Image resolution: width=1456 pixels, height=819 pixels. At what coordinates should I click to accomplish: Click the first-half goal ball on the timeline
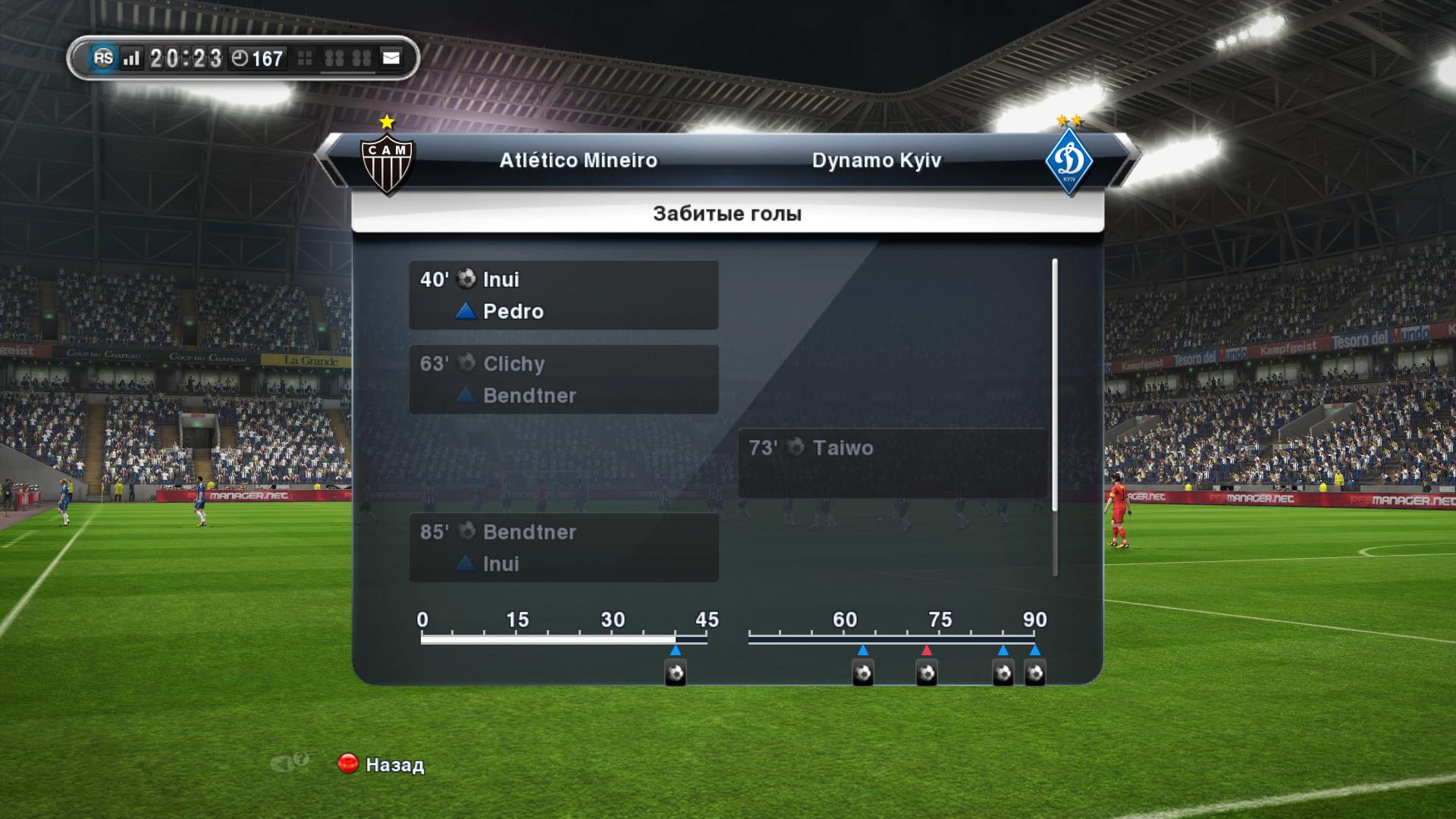pyautogui.click(x=675, y=673)
